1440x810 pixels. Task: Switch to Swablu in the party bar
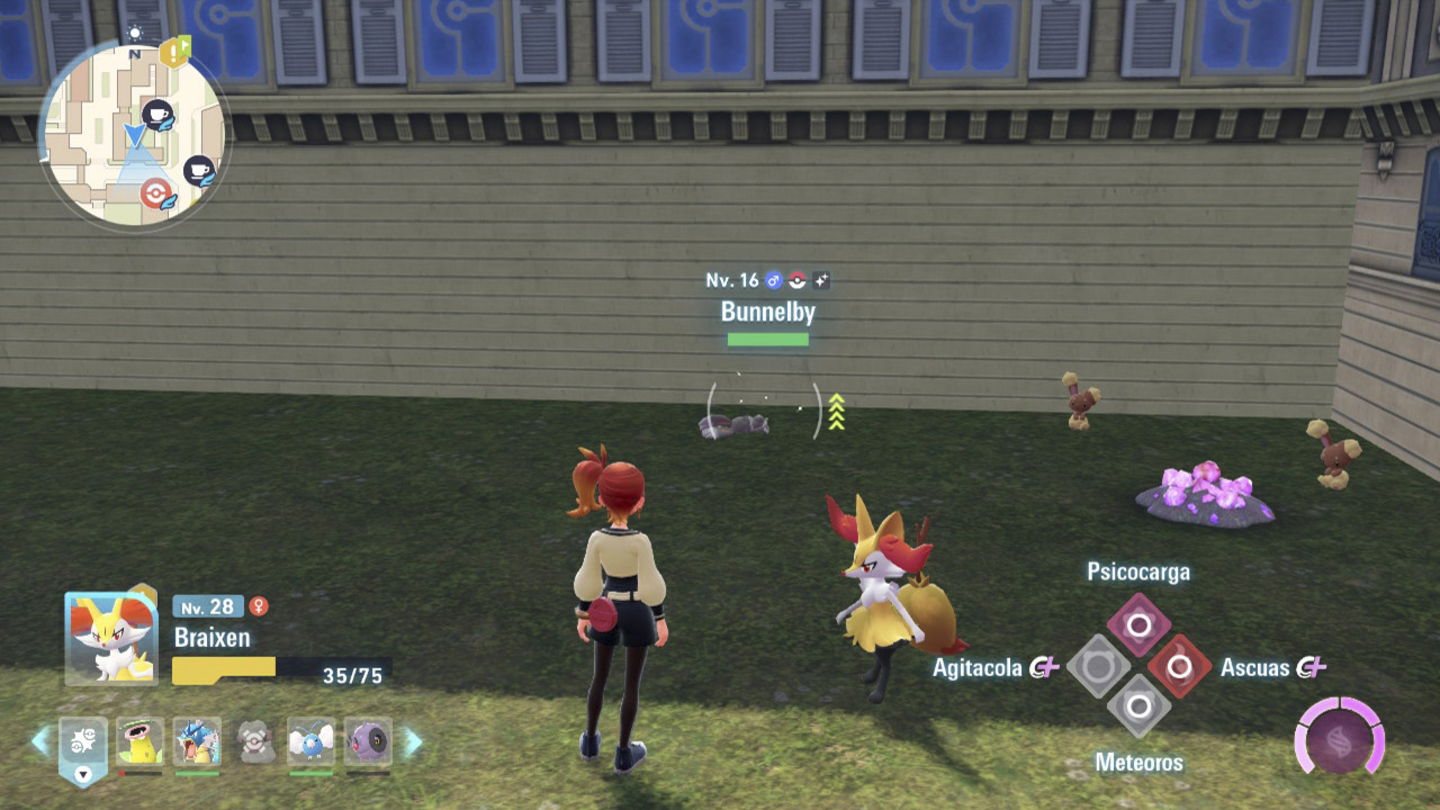click(x=311, y=741)
